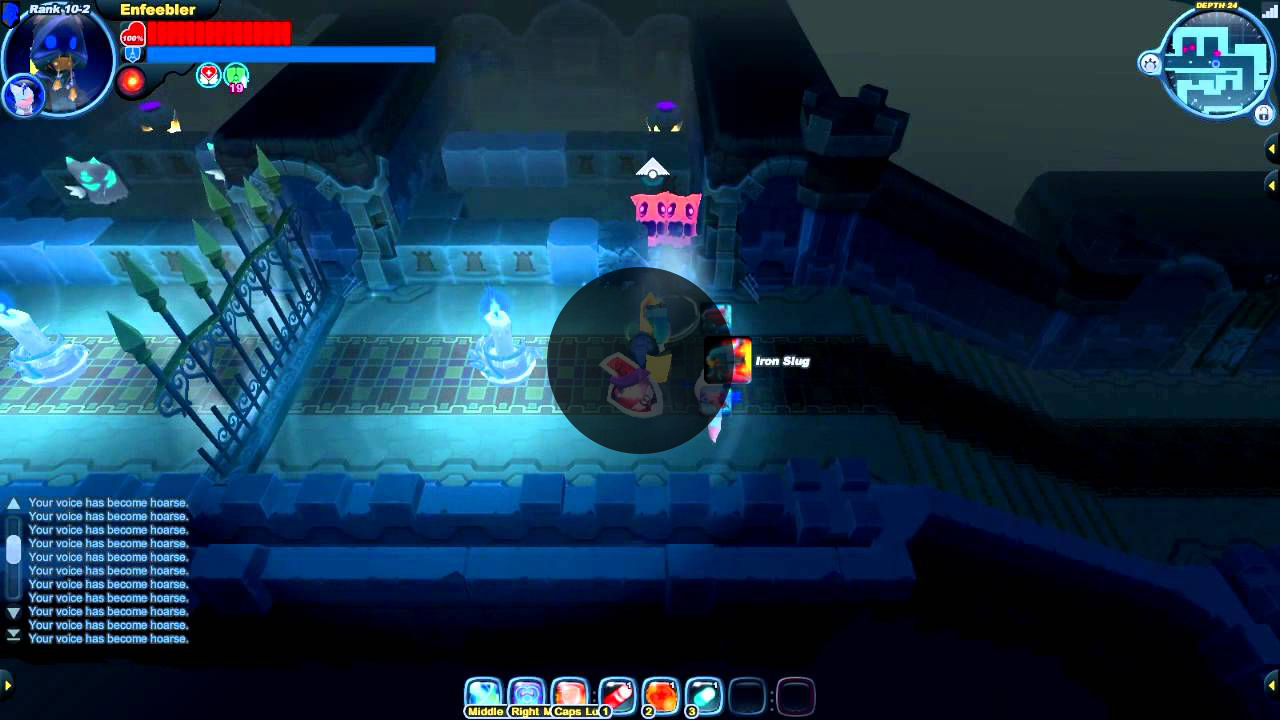
Task: Click the knight portrait
Action: [60, 58]
